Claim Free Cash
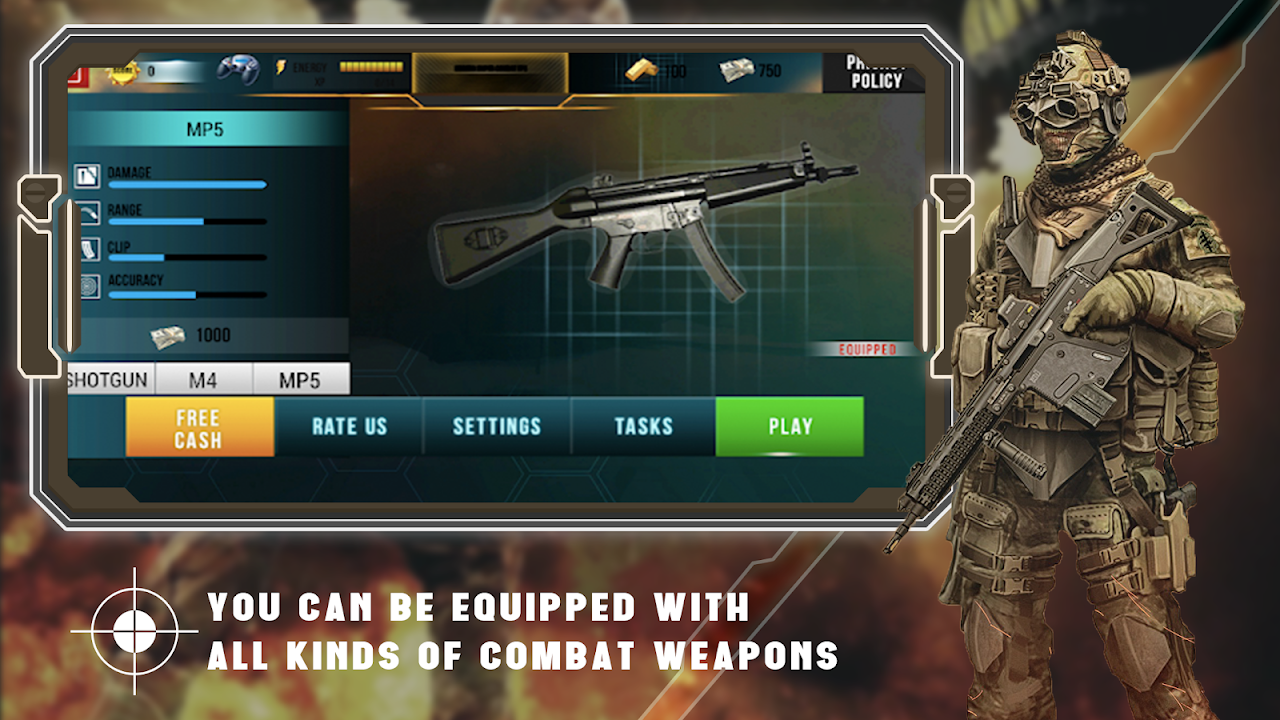This screenshot has height=720, width=1280. pyautogui.click(x=199, y=428)
